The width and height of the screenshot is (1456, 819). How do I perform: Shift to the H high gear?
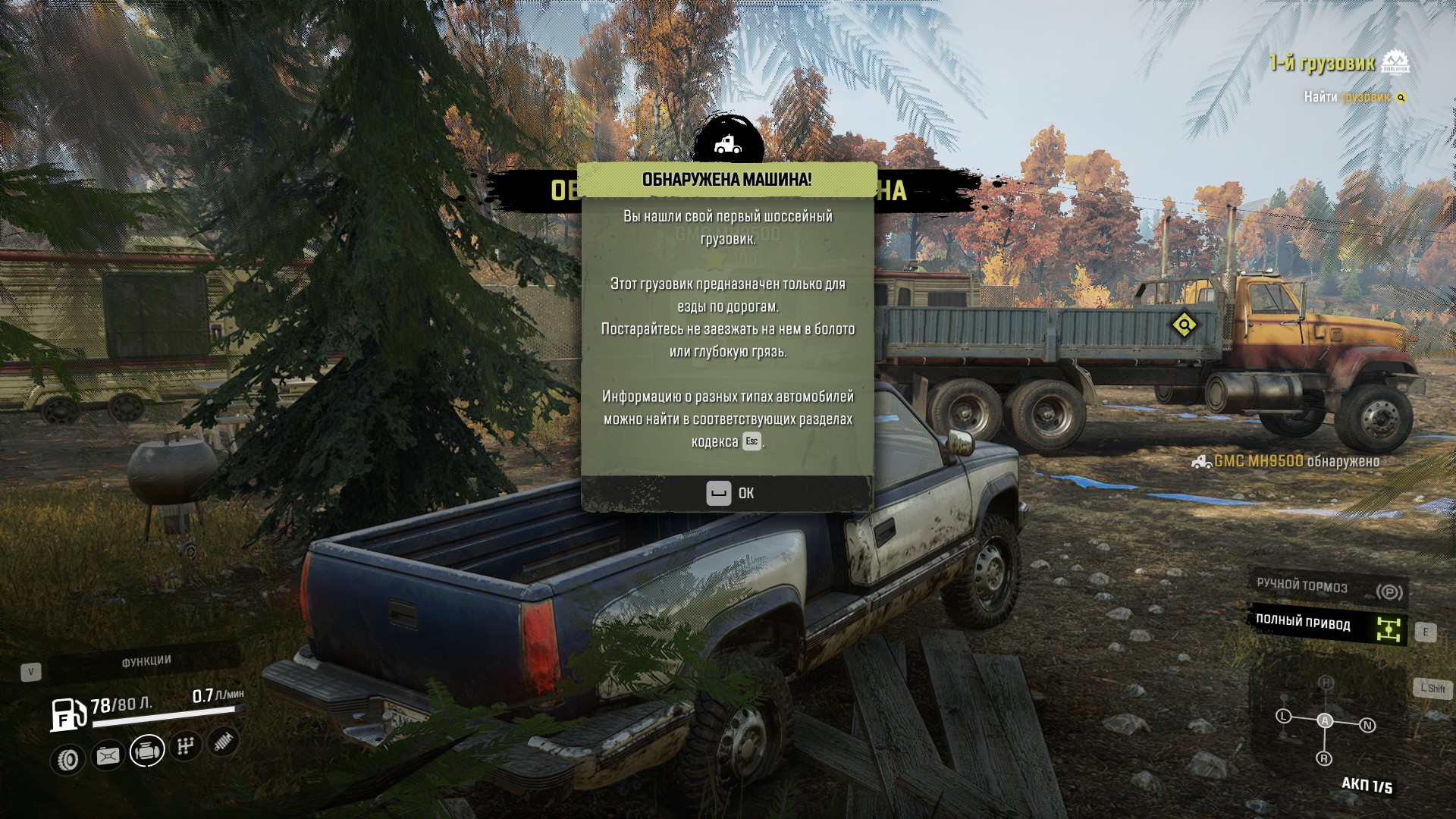click(1326, 682)
